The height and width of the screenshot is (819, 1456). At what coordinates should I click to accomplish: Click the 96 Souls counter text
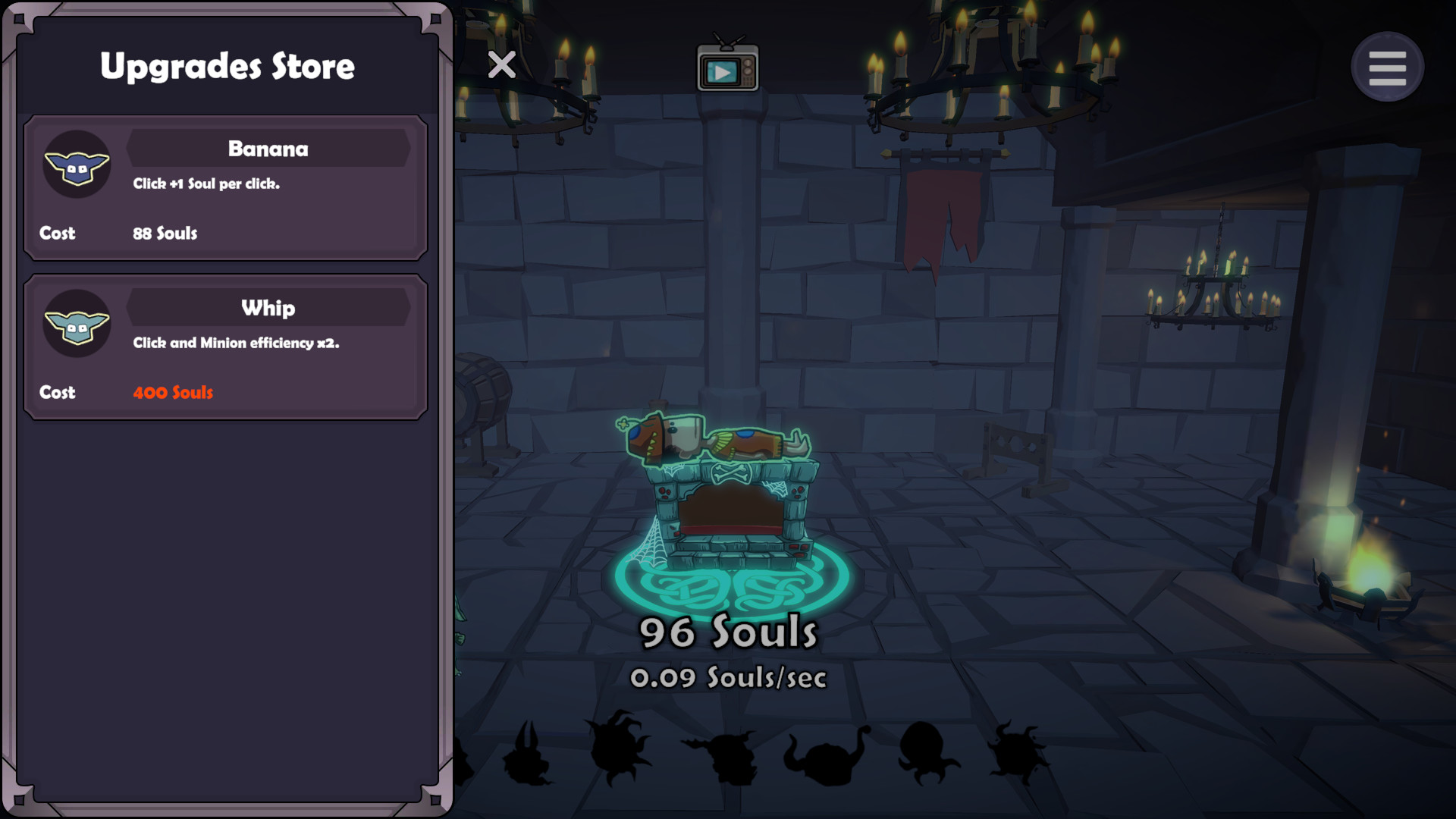point(729,631)
